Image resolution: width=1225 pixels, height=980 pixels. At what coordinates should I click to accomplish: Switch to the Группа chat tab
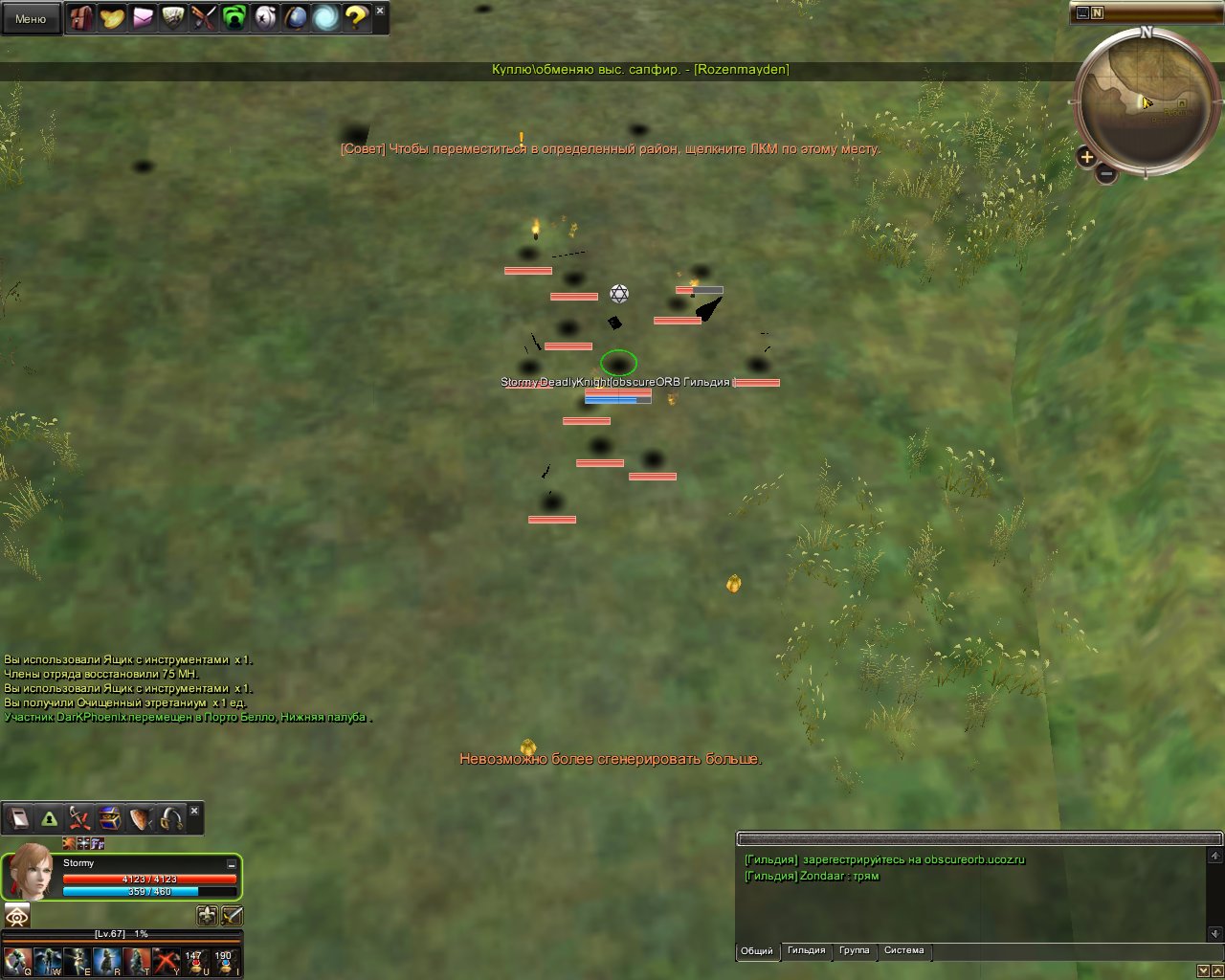(854, 951)
